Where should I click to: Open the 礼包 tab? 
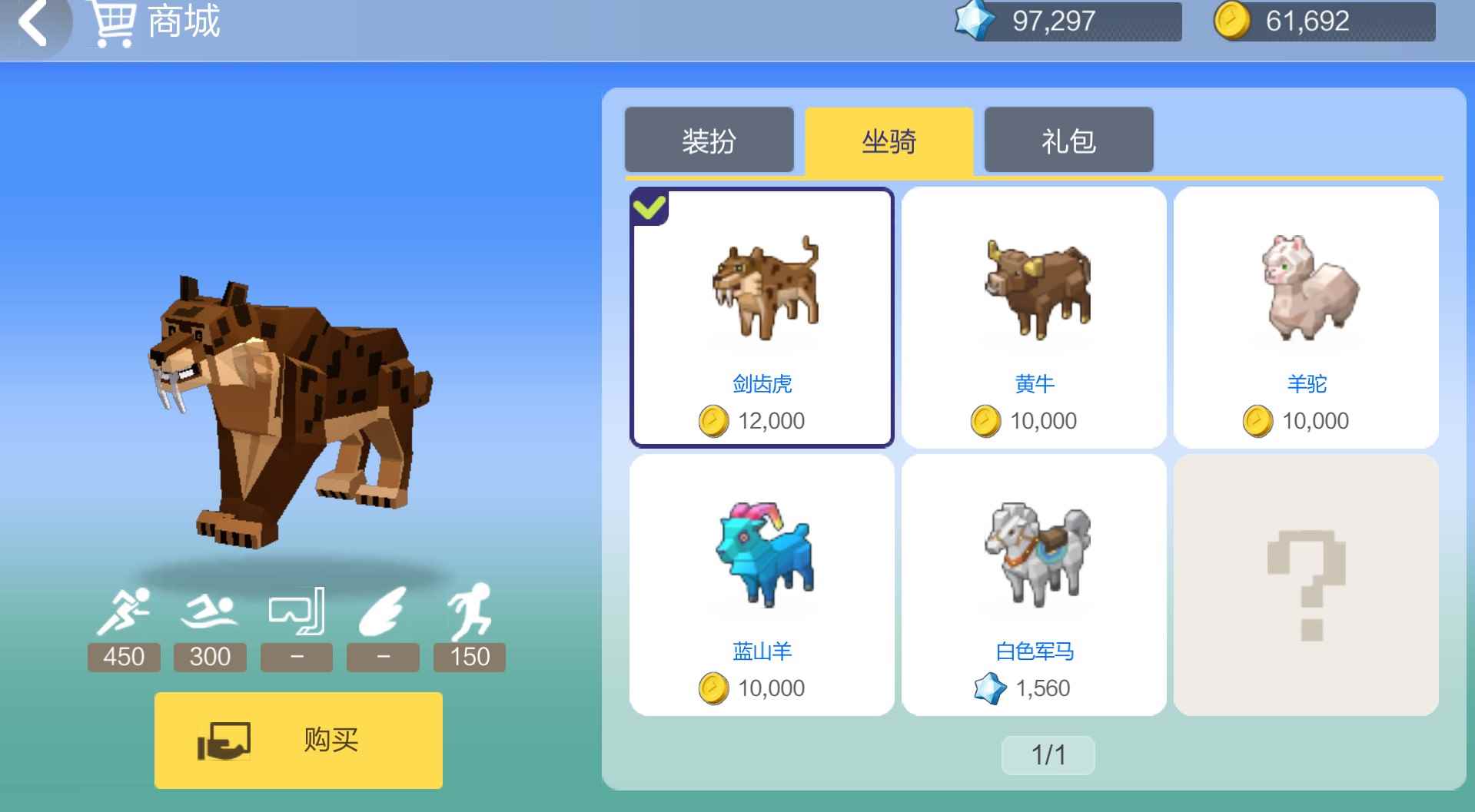coord(1067,140)
